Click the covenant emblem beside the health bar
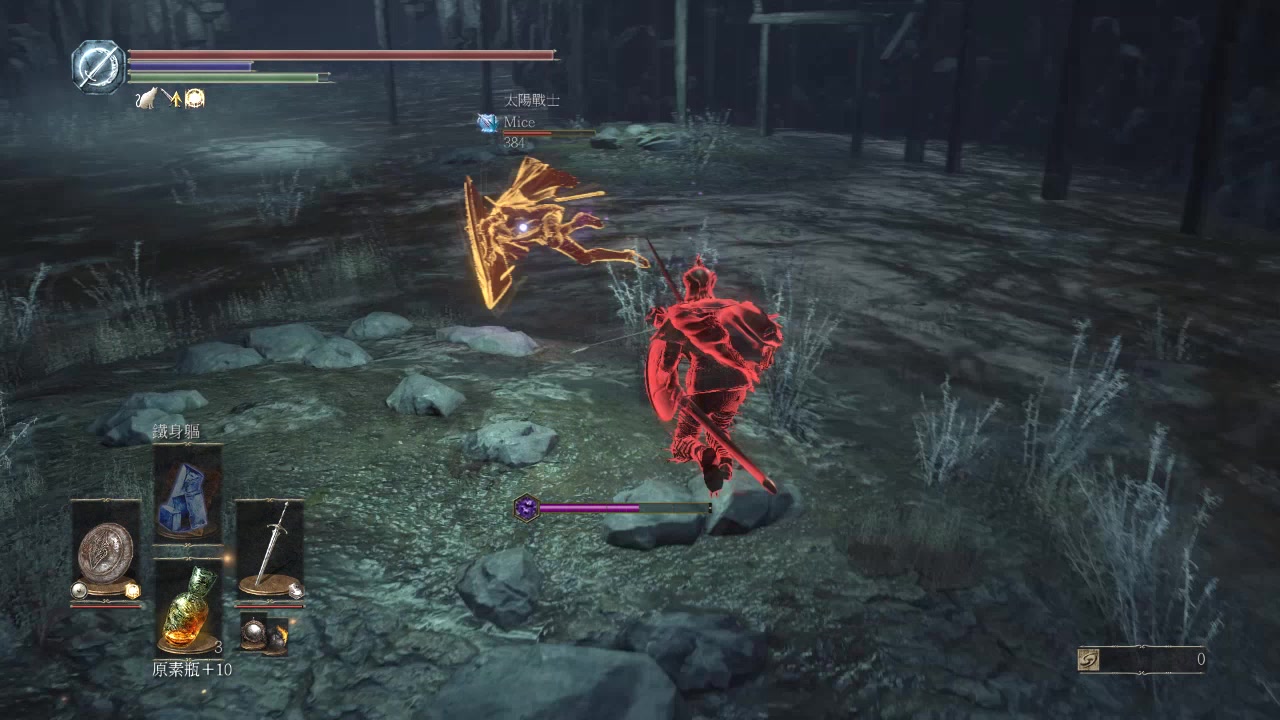 click(x=98, y=66)
